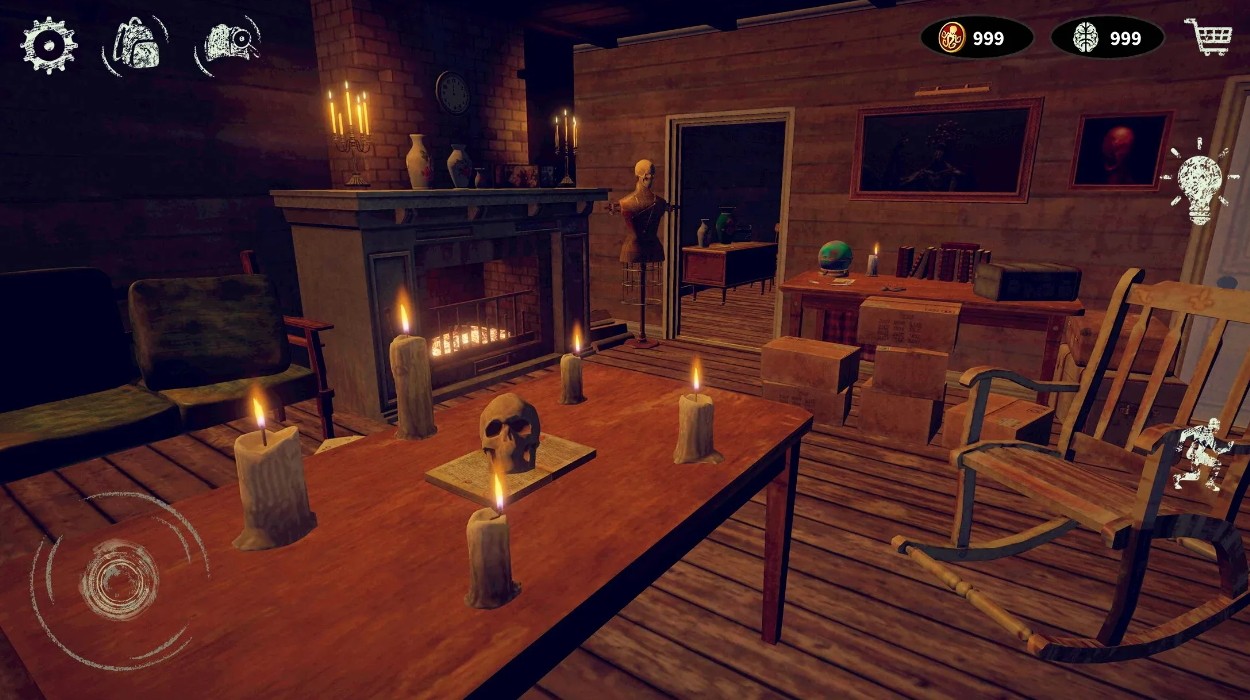Open the shopping cart store
This screenshot has height=700, width=1250.
pyautogui.click(x=1207, y=37)
